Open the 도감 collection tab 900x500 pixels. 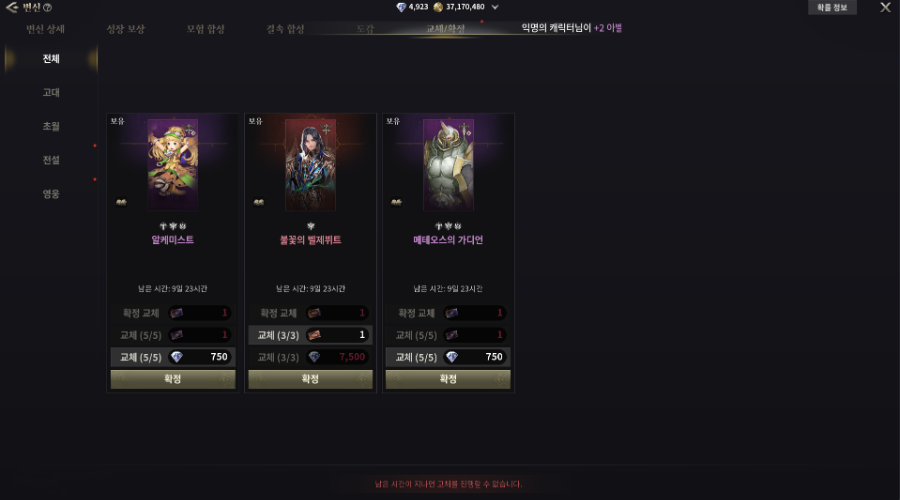pyautogui.click(x=365, y=29)
